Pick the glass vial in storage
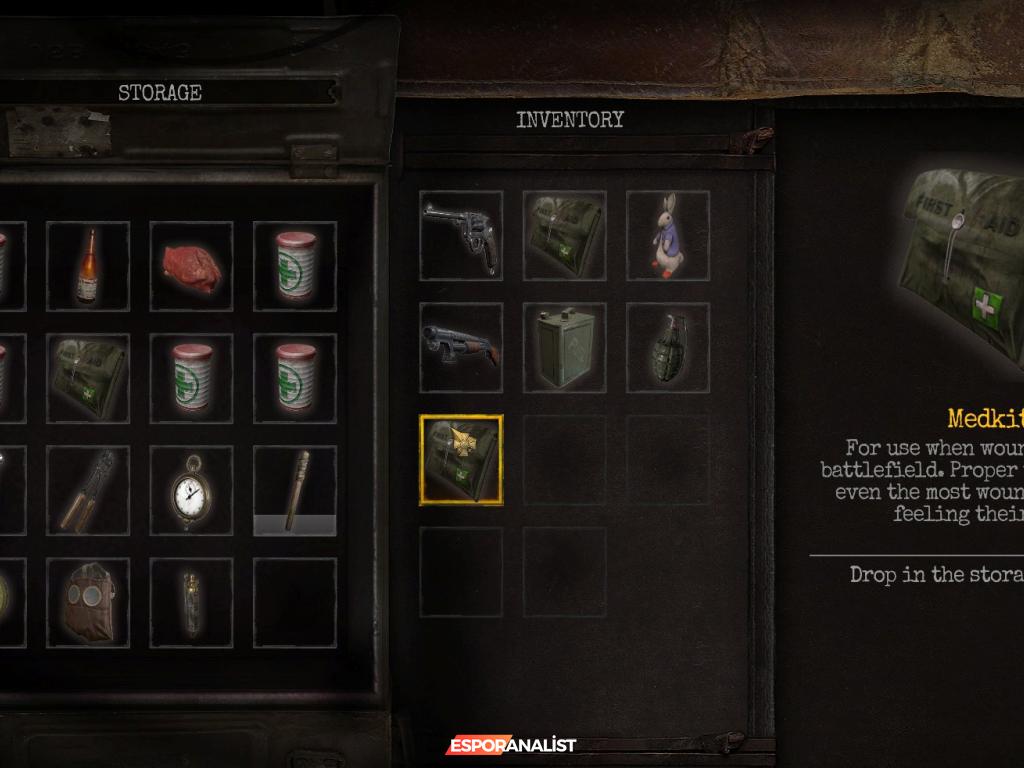Image resolution: width=1024 pixels, height=768 pixels. (191, 602)
